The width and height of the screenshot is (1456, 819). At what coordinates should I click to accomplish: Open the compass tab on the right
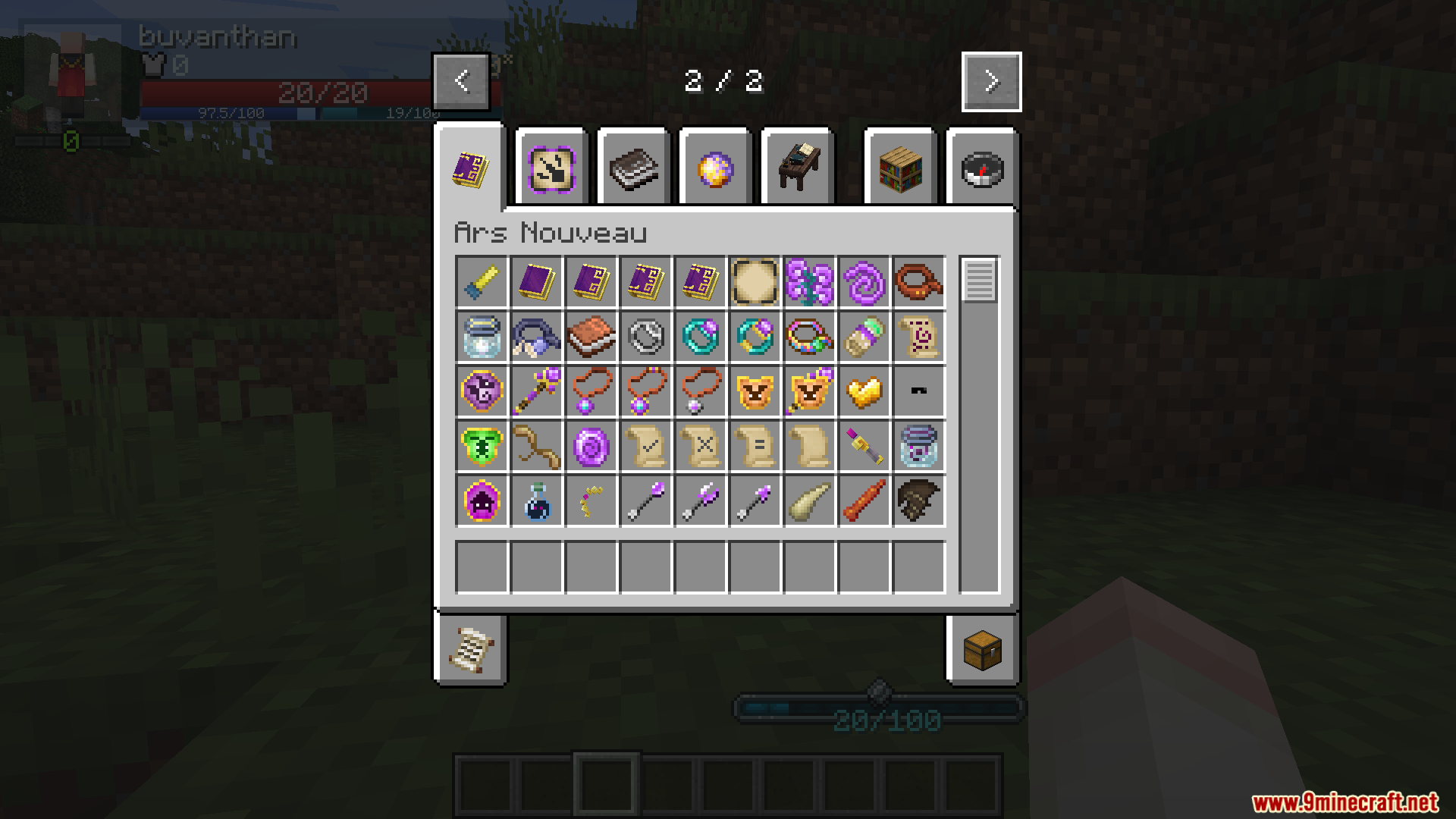click(x=982, y=168)
